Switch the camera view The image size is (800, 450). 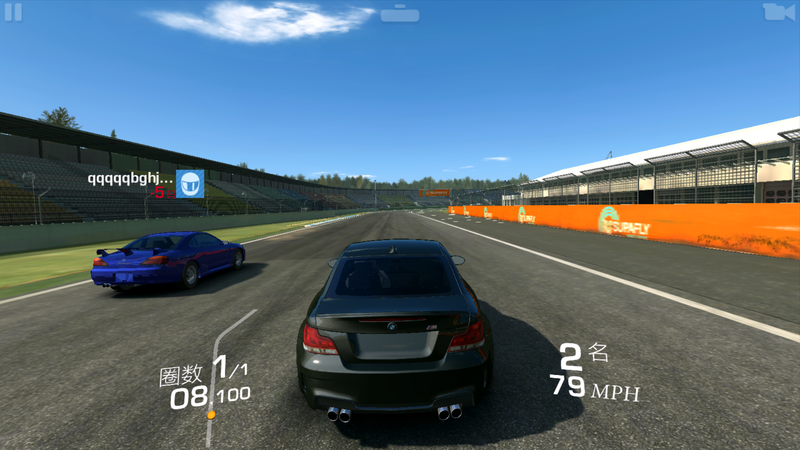coord(778,12)
